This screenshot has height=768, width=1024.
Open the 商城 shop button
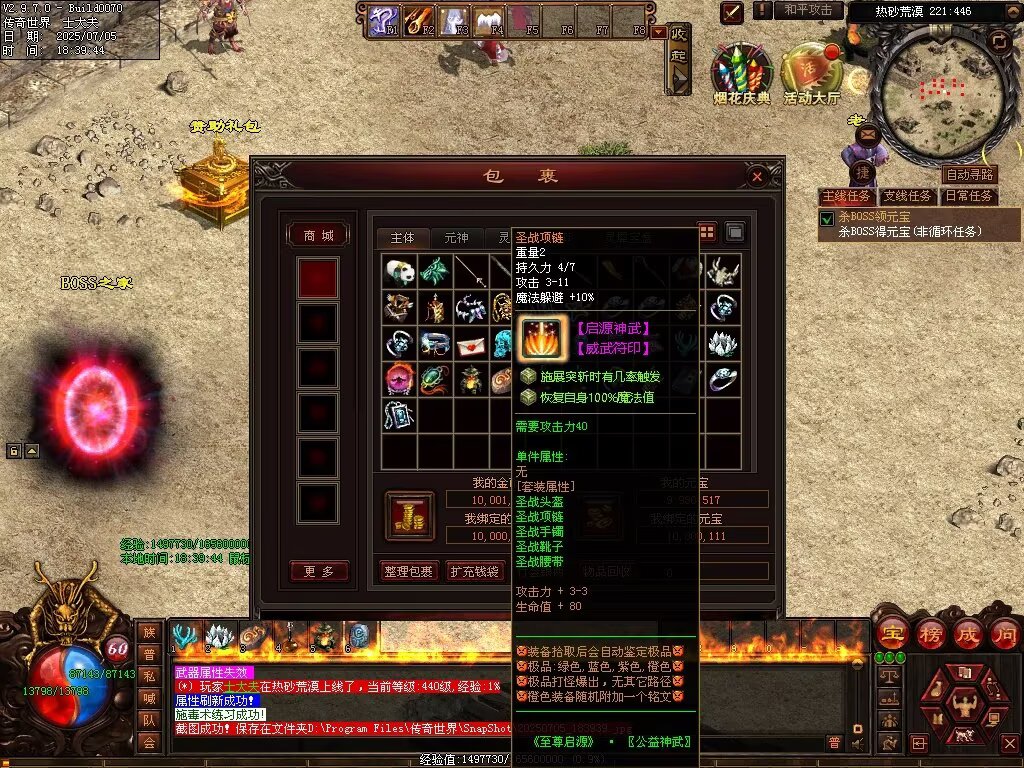[x=318, y=235]
